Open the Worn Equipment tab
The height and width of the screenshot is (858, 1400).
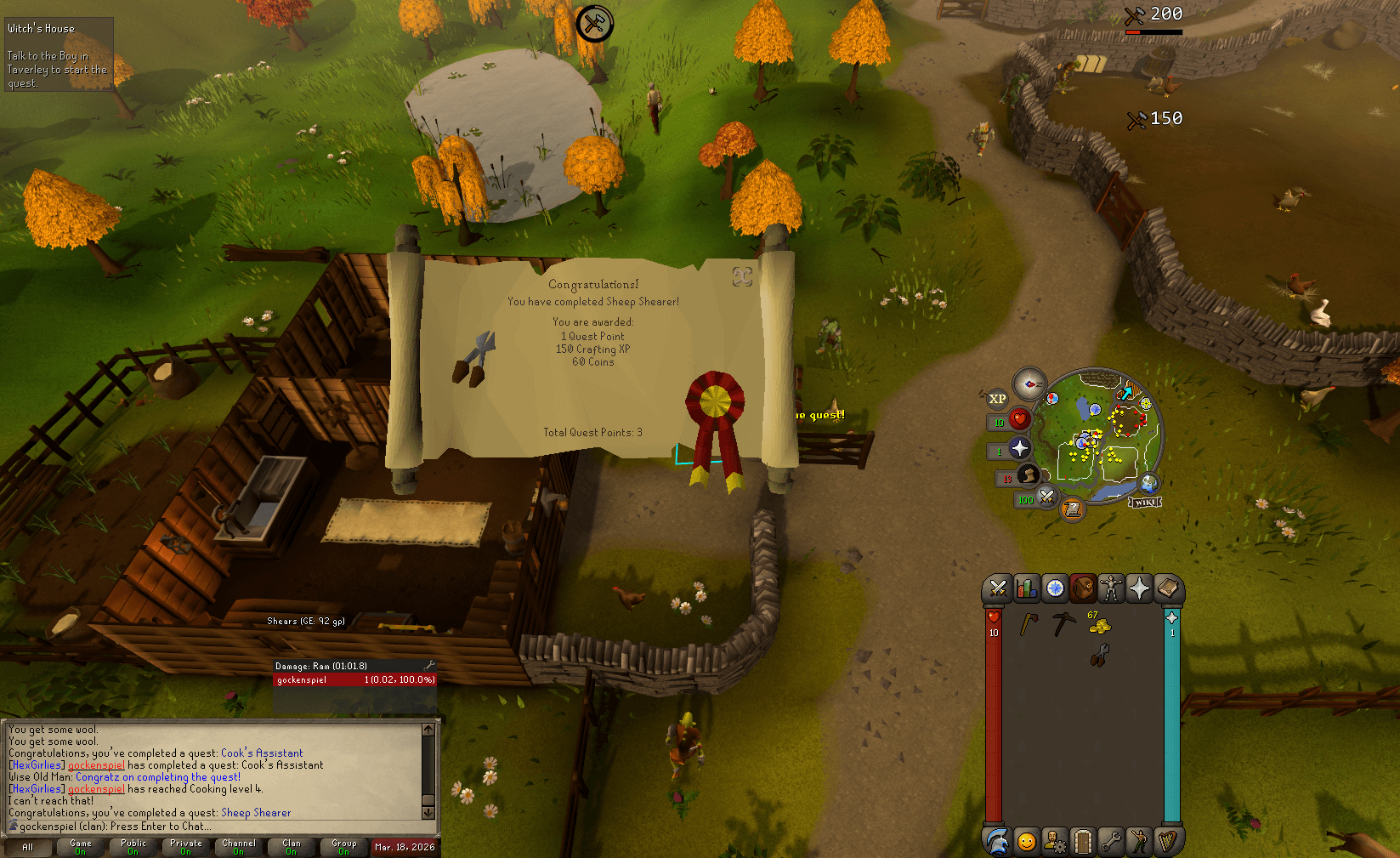[1111, 588]
